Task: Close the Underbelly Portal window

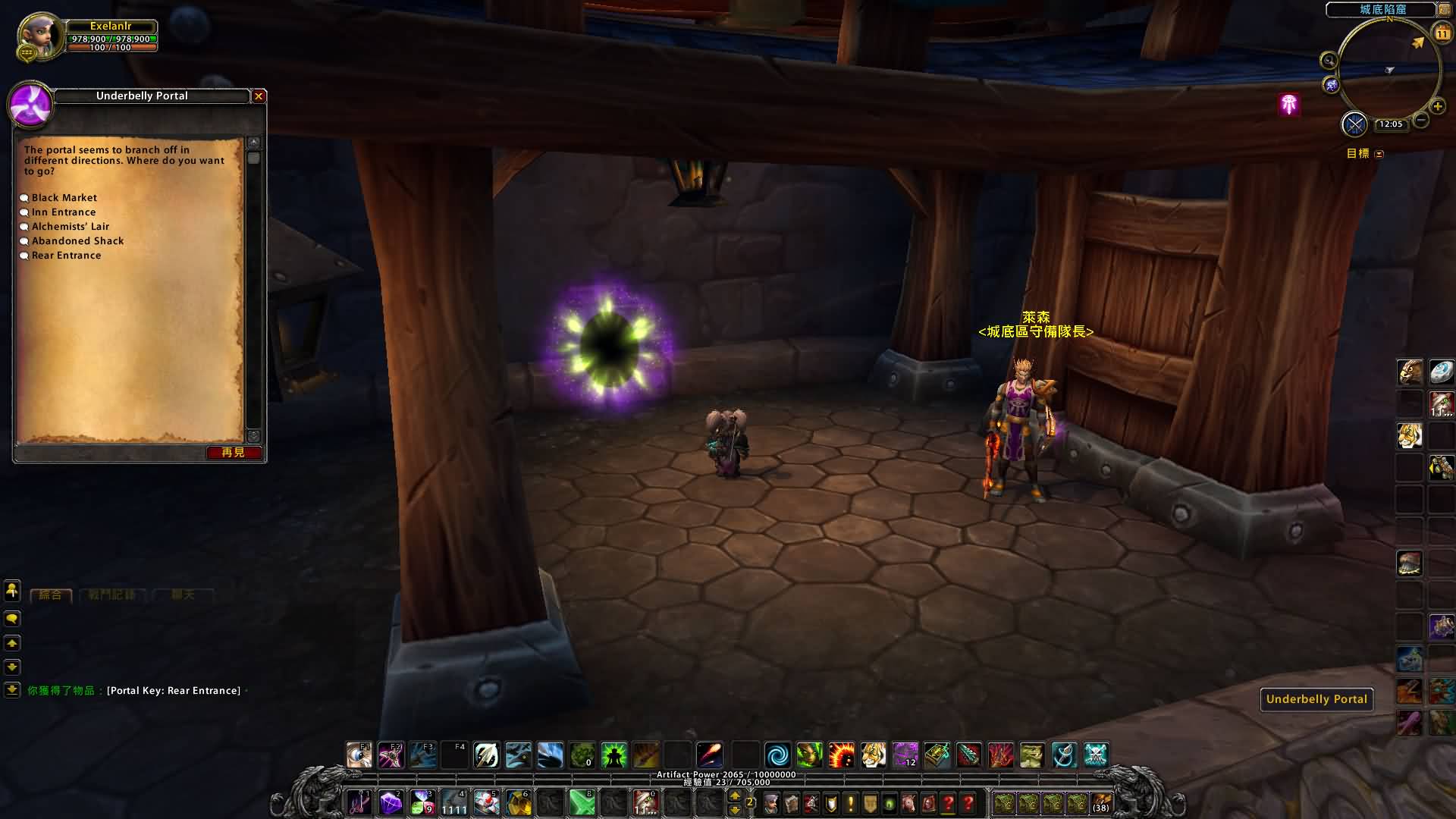Action: 259,96
